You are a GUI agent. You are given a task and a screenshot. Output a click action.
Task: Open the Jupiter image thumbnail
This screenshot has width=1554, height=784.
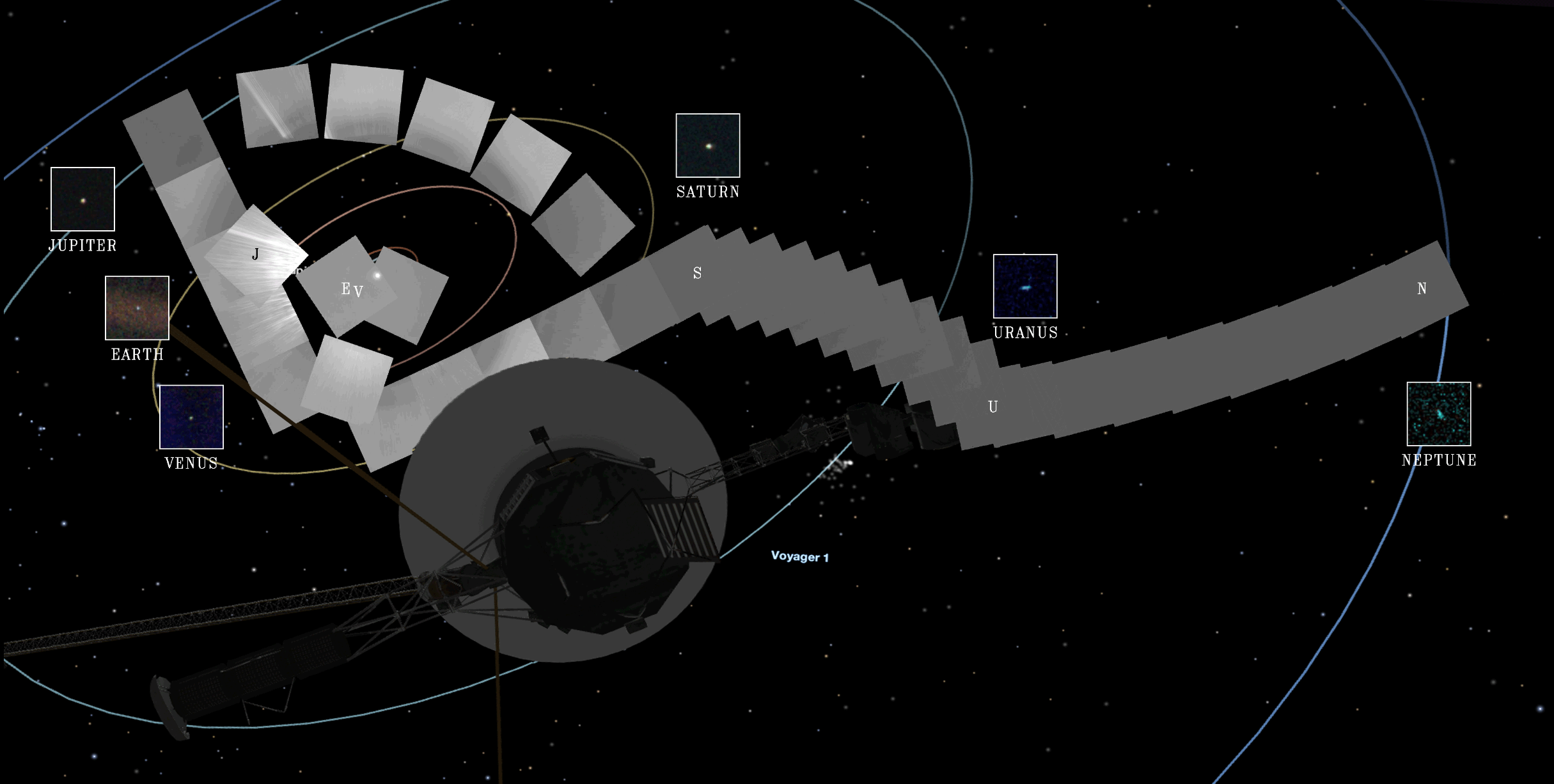(x=82, y=199)
